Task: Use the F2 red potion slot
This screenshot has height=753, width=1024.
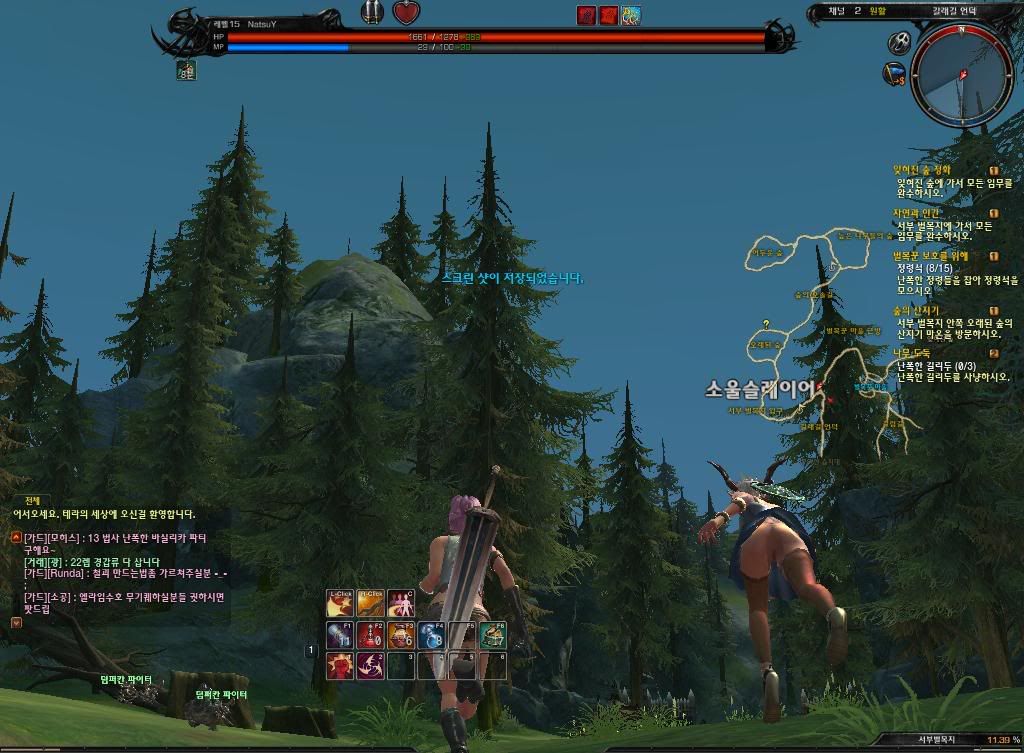Action: pos(369,635)
